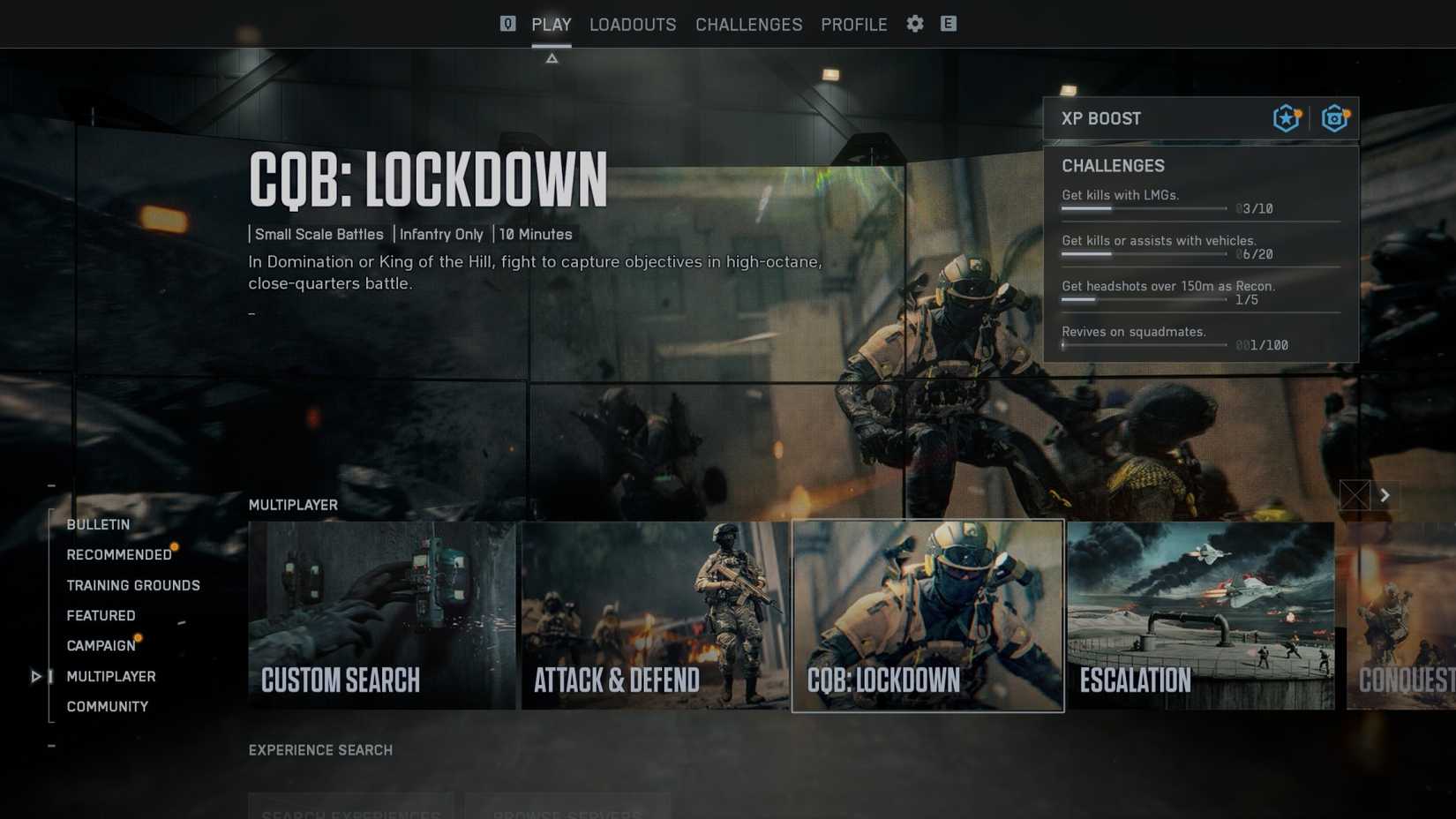Select the Multiplayer category in the sidebar
The width and height of the screenshot is (1456, 819).
point(111,676)
